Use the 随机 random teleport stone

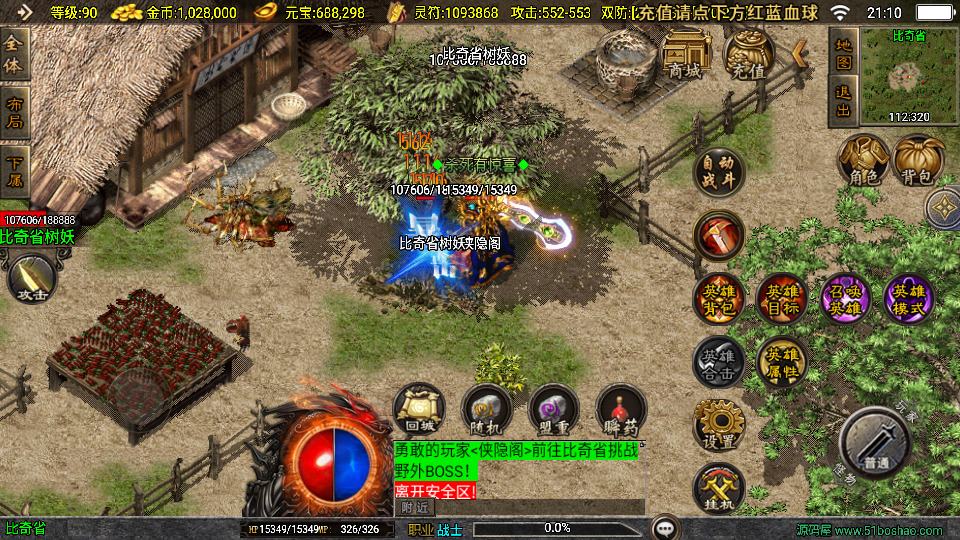point(486,408)
